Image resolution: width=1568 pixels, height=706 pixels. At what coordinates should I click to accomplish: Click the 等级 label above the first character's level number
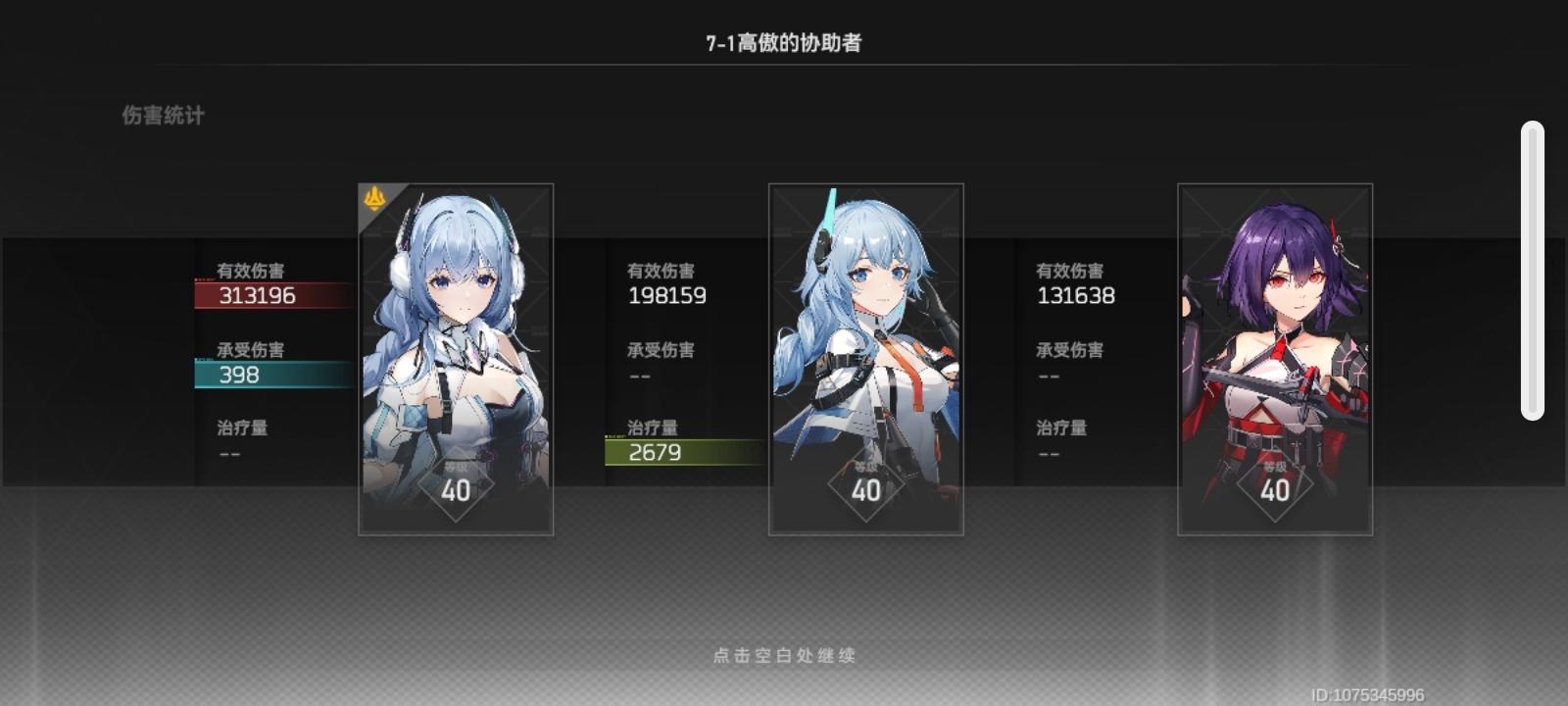[x=458, y=468]
